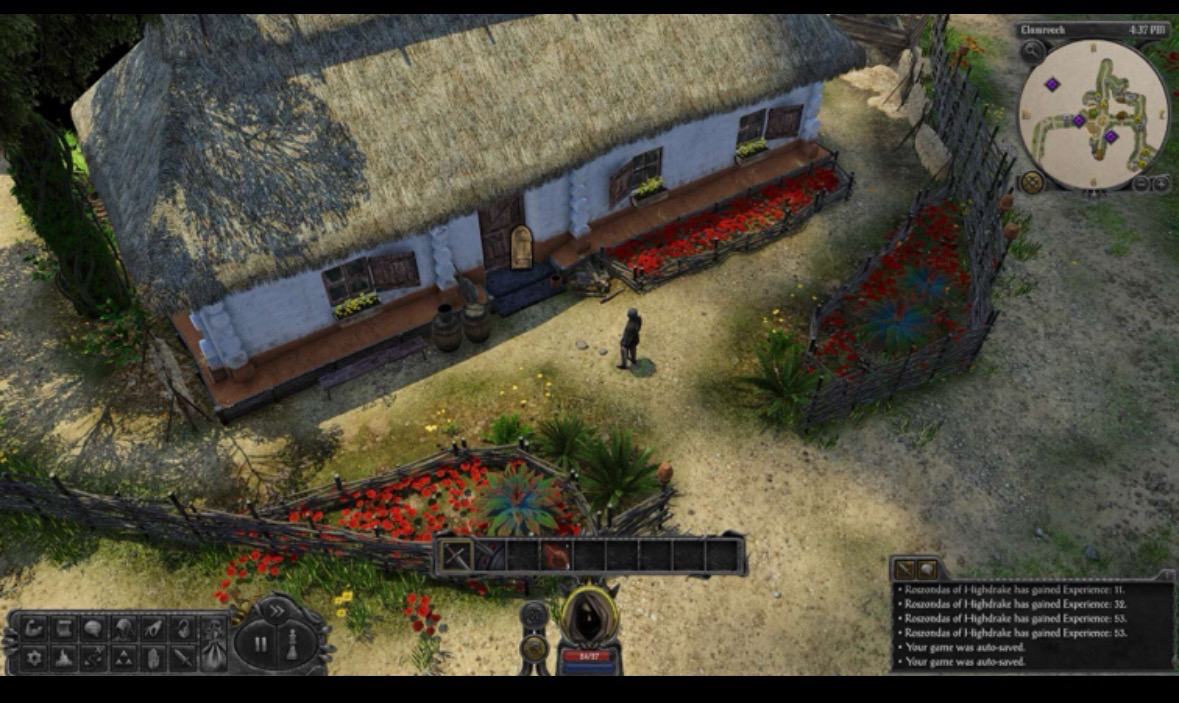Click the sword attack icon in the panel
1179x703 pixels.
coord(183,658)
